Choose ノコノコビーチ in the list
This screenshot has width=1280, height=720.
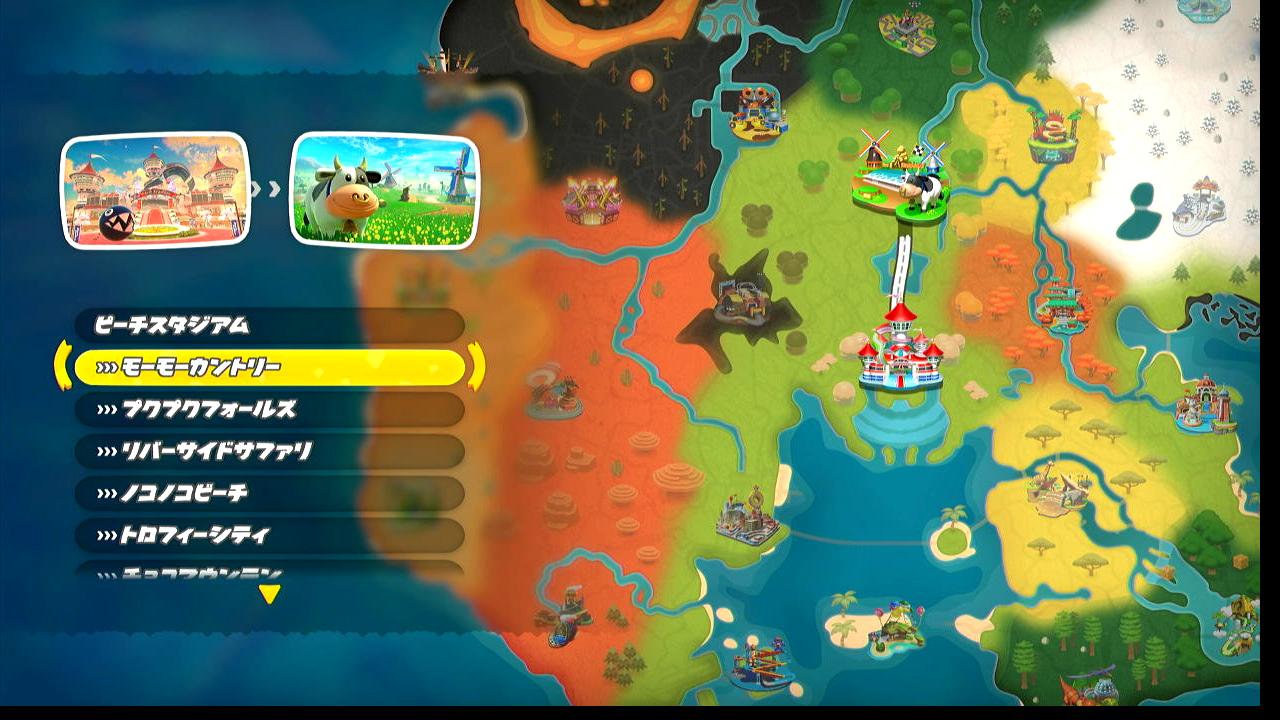(268, 494)
